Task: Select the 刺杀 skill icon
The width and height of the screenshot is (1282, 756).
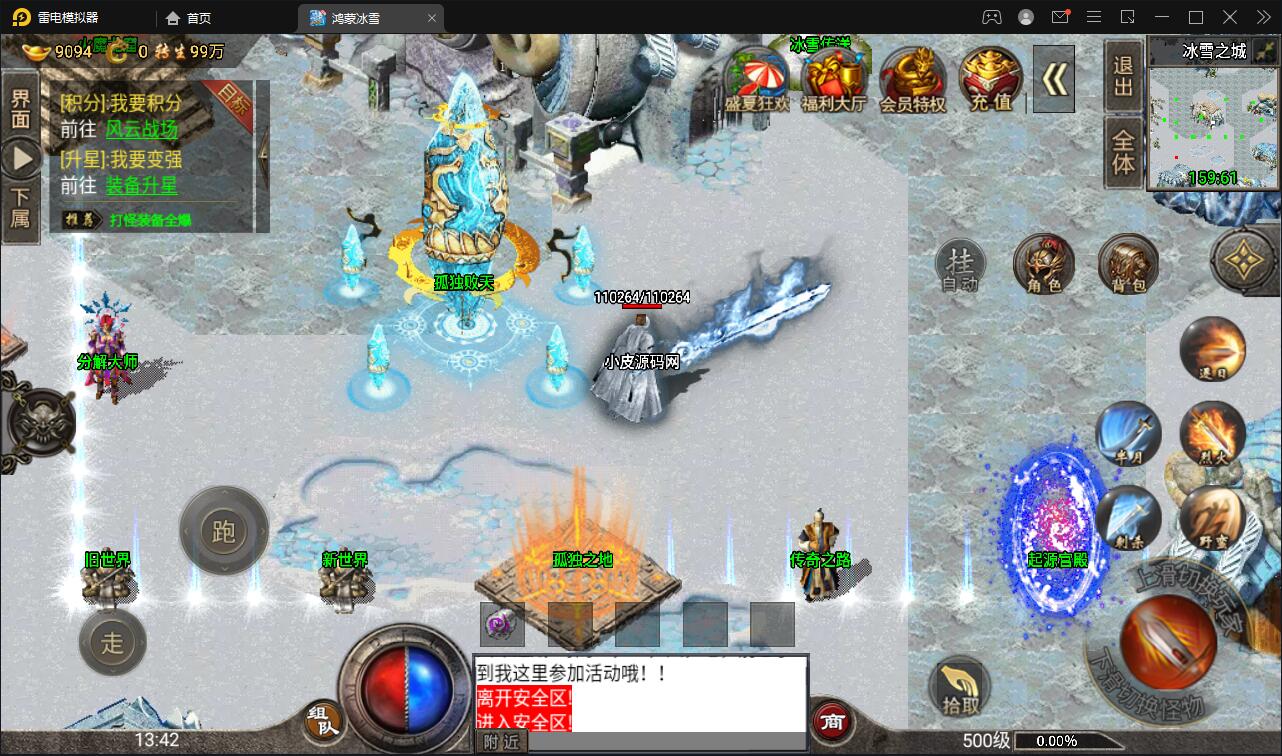Action: tap(1128, 518)
